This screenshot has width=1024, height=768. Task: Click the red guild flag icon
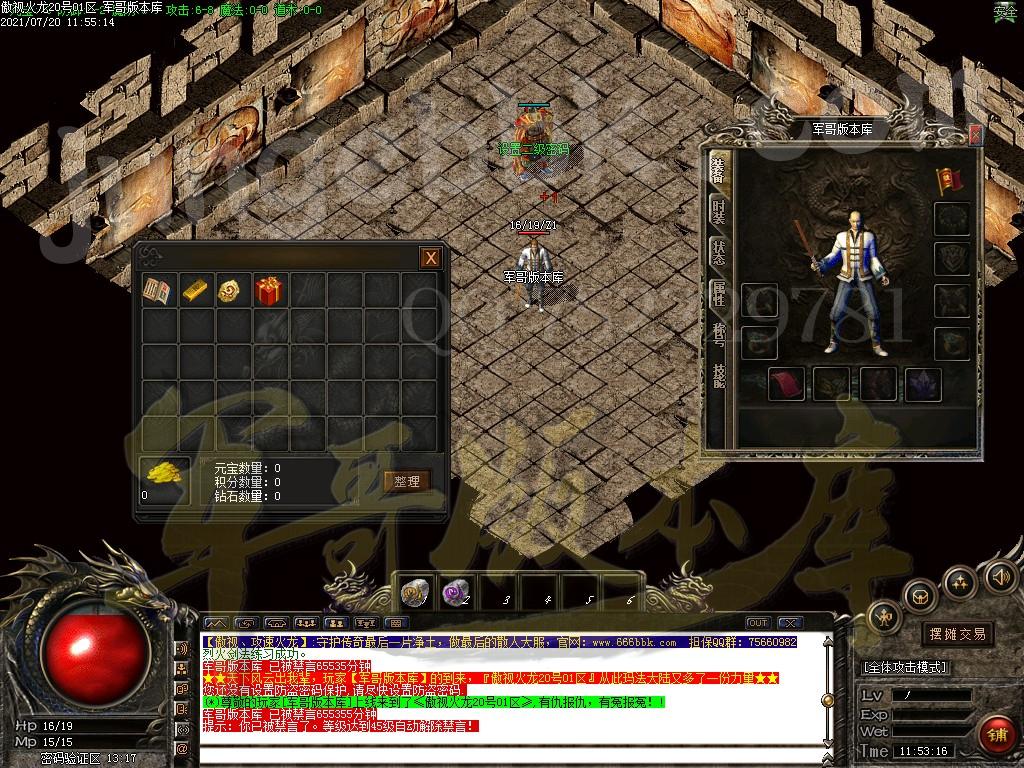point(948,179)
